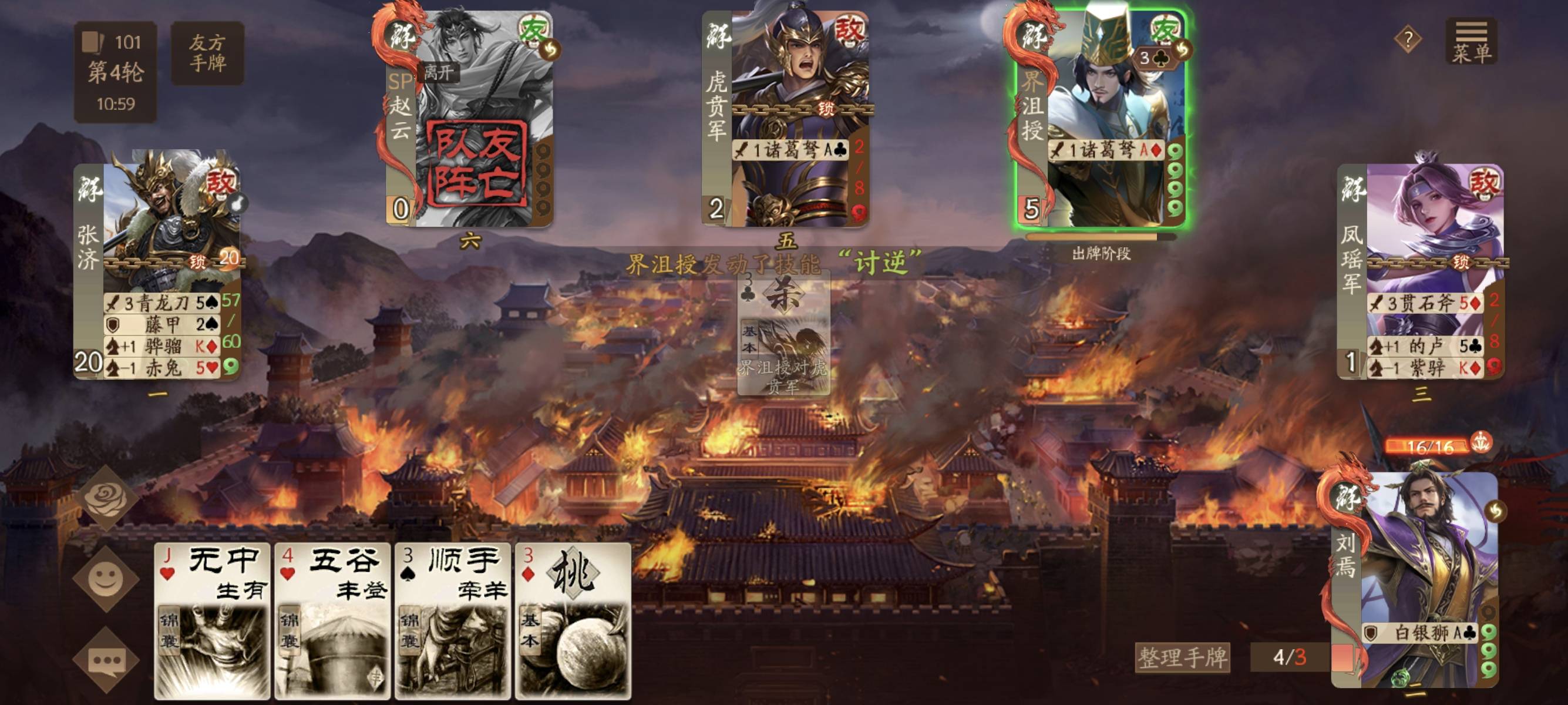The image size is (1568, 705).
Task: Select the 无中生有 hand card
Action: pyautogui.click(x=212, y=620)
